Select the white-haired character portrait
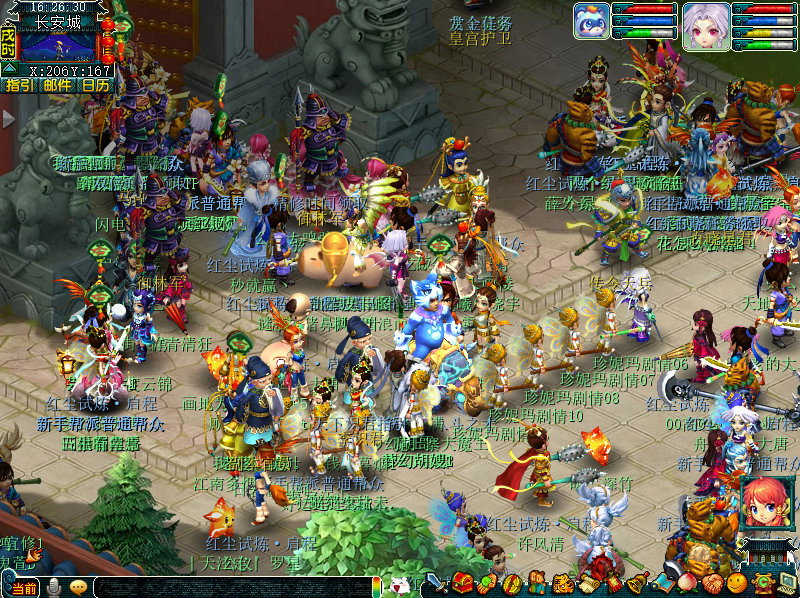This screenshot has height=598, width=800. pyautogui.click(x=706, y=22)
